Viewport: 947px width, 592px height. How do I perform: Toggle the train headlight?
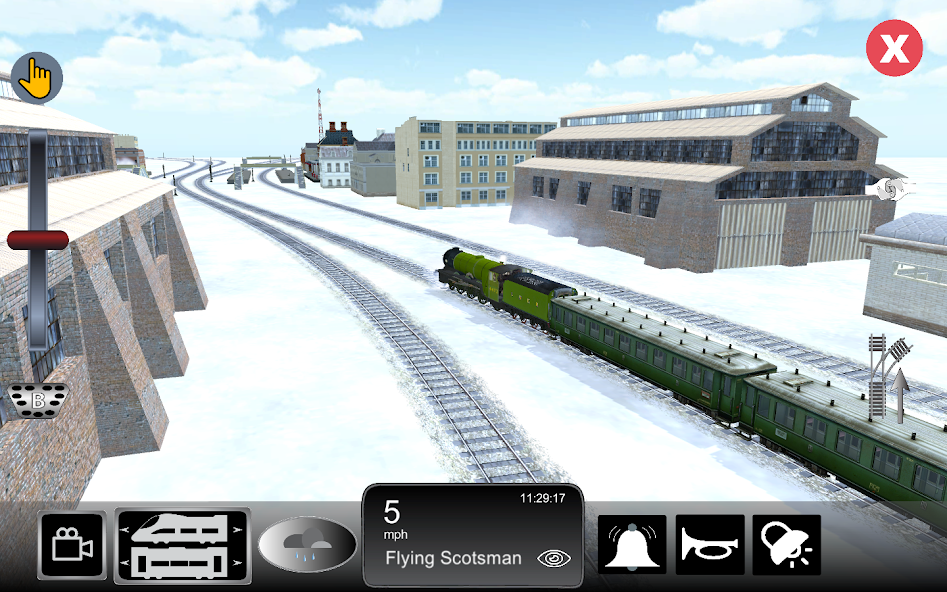click(x=787, y=545)
